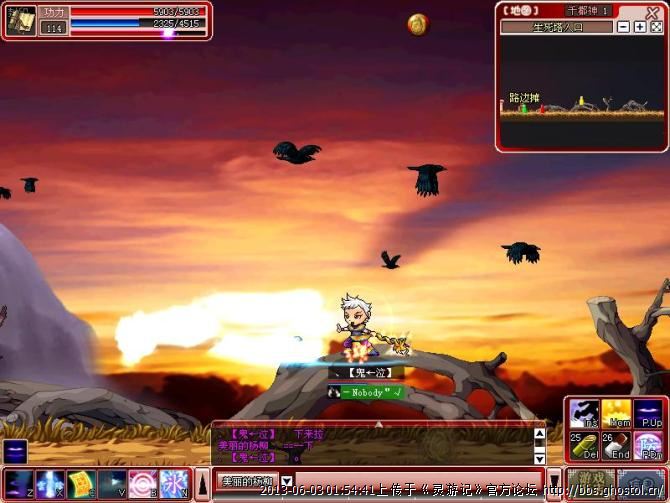Trigger the pink spiral skill on B
This screenshot has height=503, width=670.
(143, 484)
